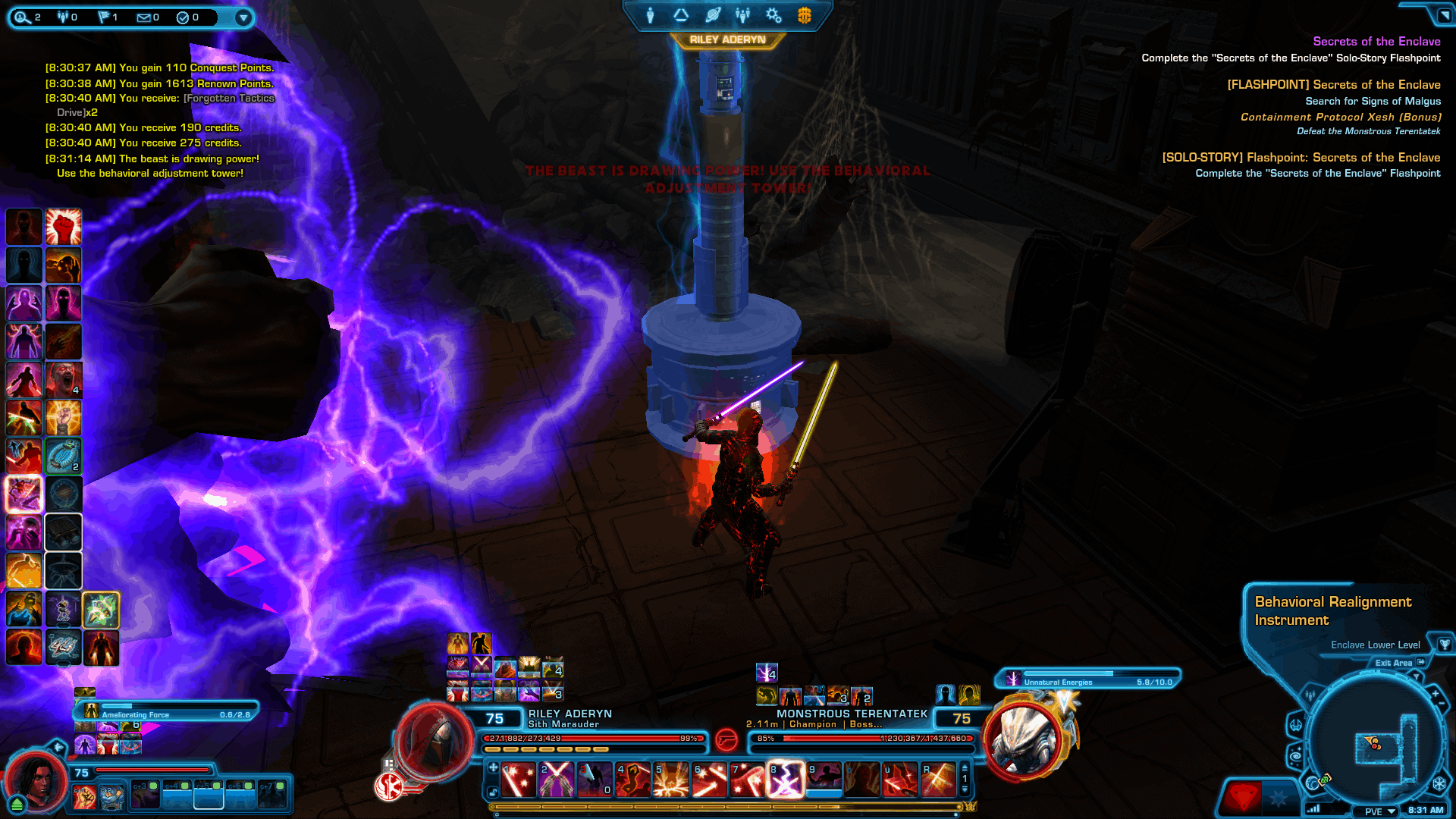The height and width of the screenshot is (819, 1456).
Task: Toggle the minimap filter funnel icon
Action: click(1417, 676)
